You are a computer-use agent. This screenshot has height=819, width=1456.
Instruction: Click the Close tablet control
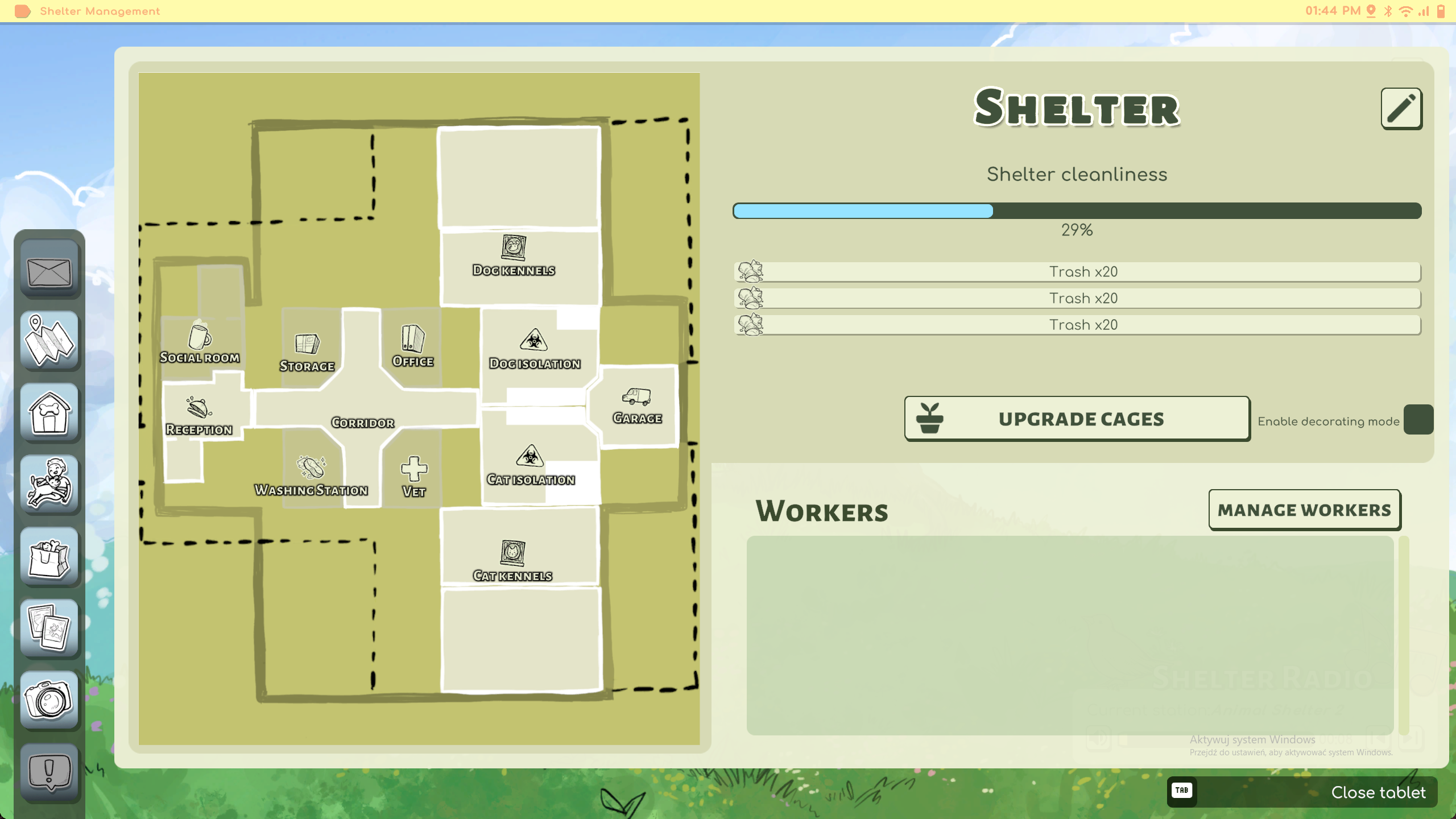click(1380, 792)
